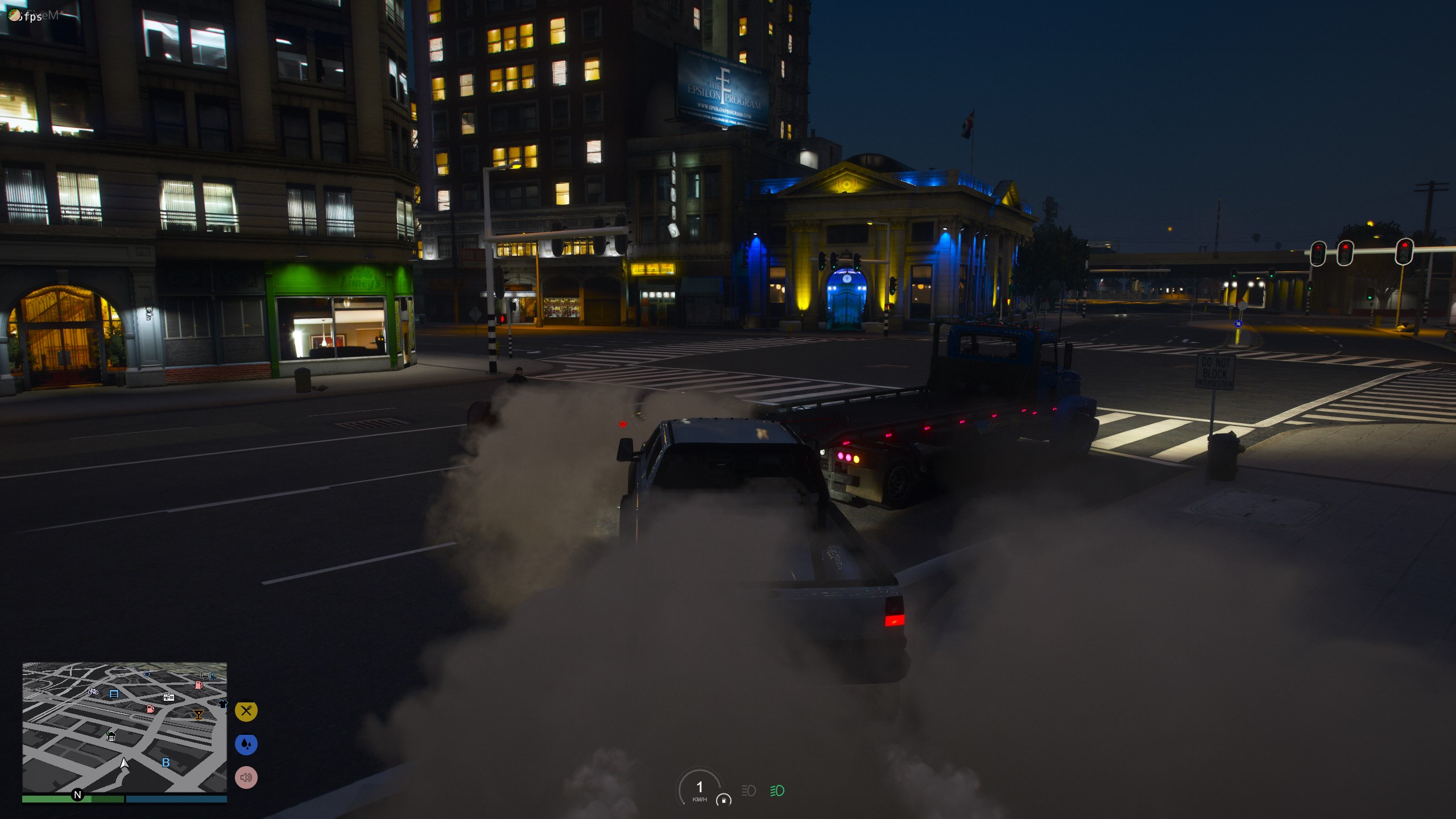
Task: Select the blue list-shaped minimap marker
Action: point(114,694)
